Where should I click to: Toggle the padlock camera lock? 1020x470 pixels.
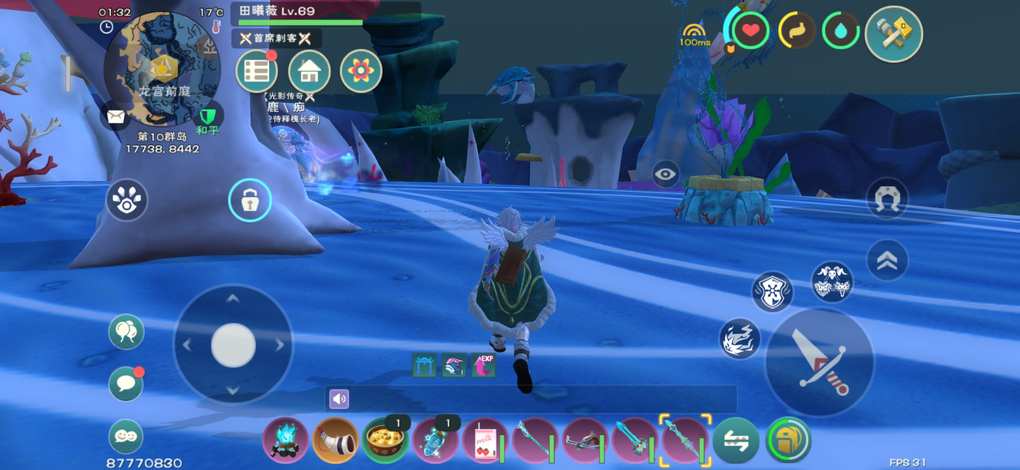click(x=249, y=200)
